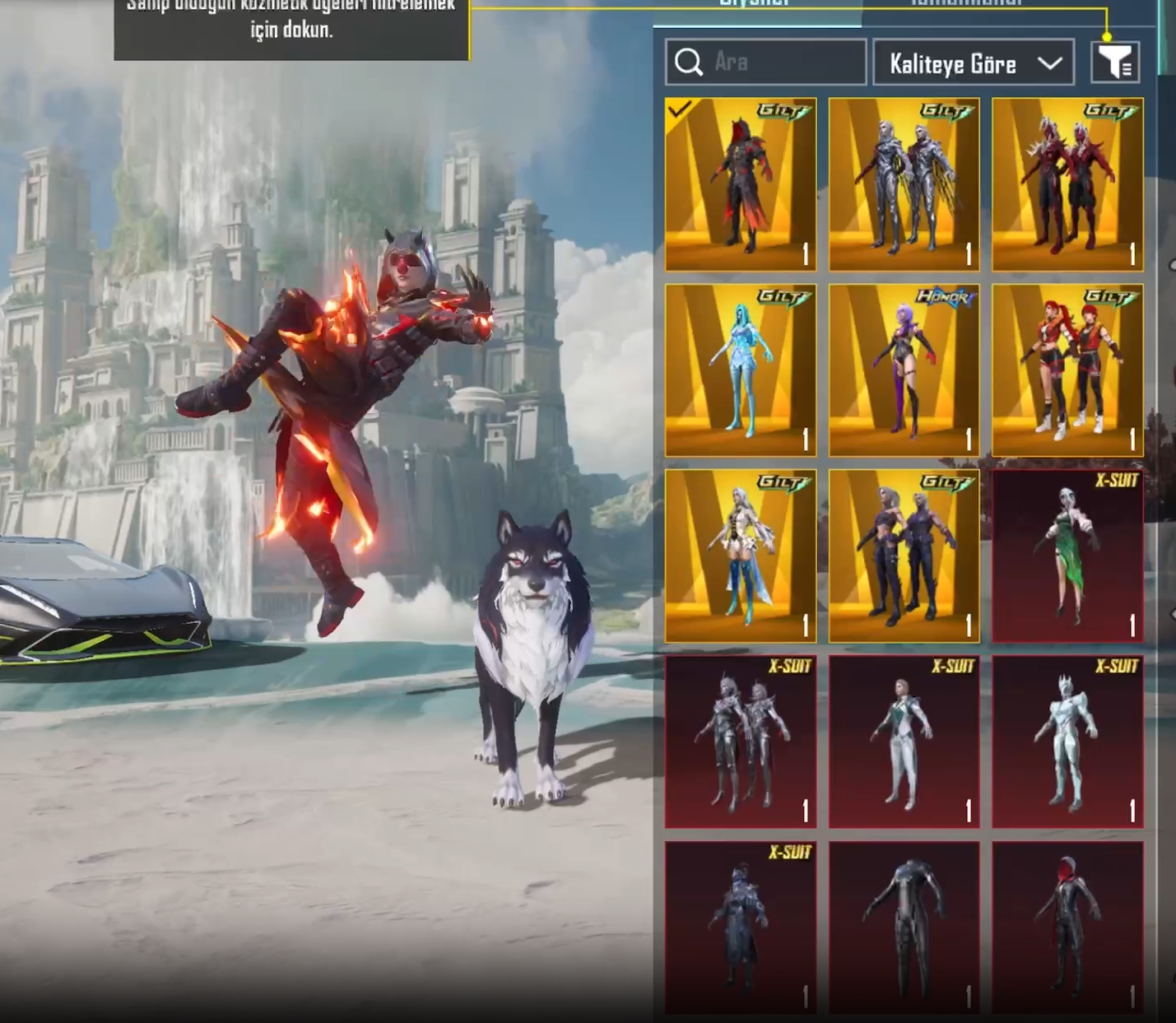
Task: Choose the headless dark bodysuit outfit
Action: [x=904, y=926]
